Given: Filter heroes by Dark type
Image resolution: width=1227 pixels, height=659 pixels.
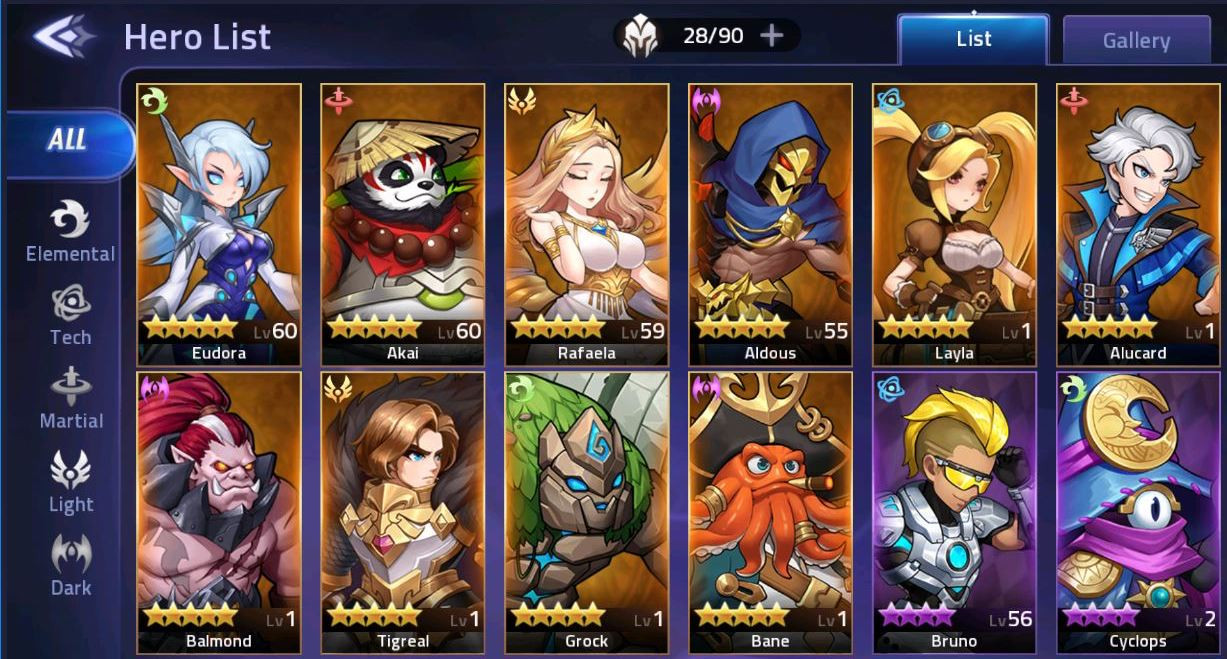Looking at the screenshot, I should click(70, 567).
